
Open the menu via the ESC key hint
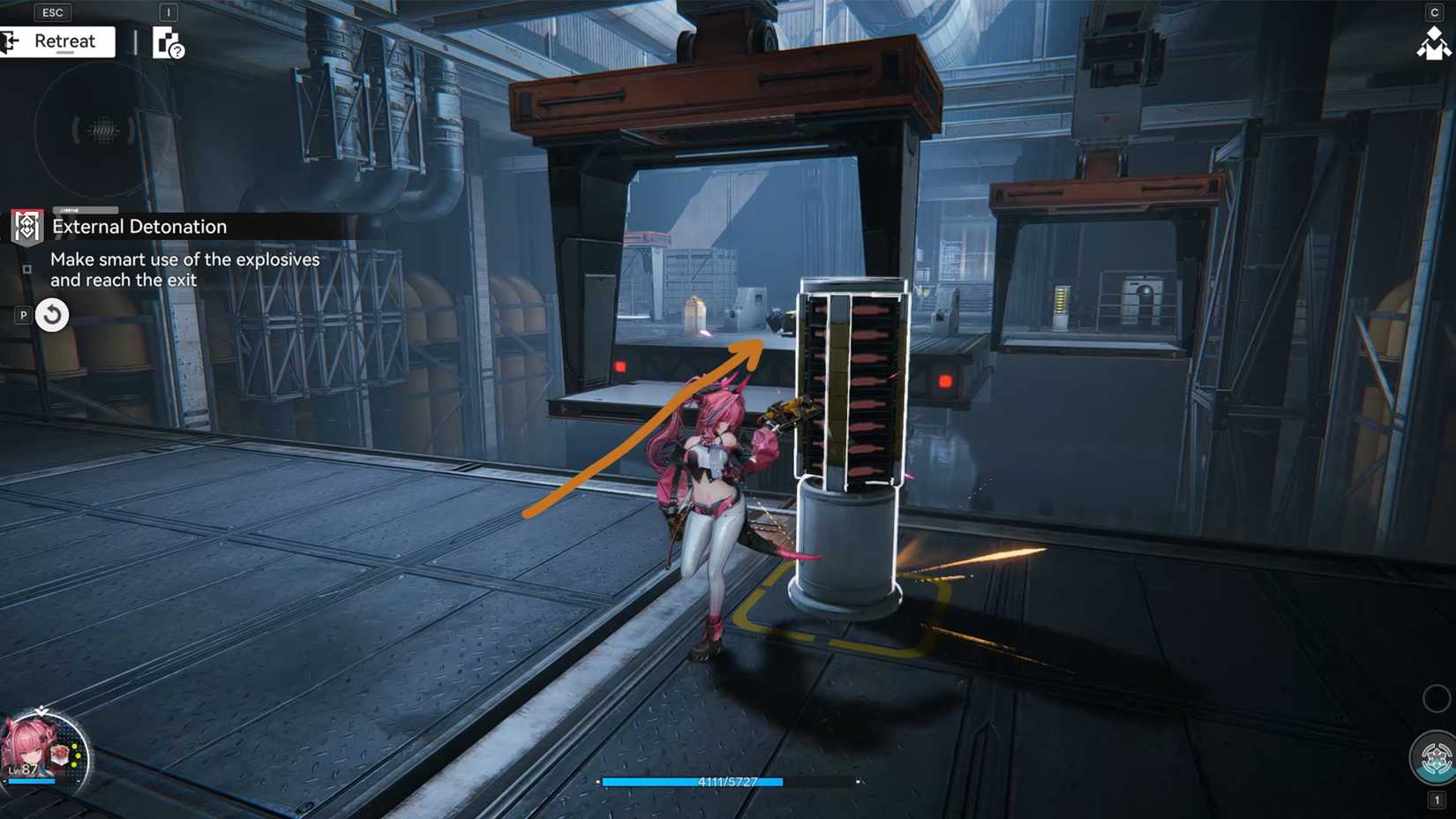(53, 11)
